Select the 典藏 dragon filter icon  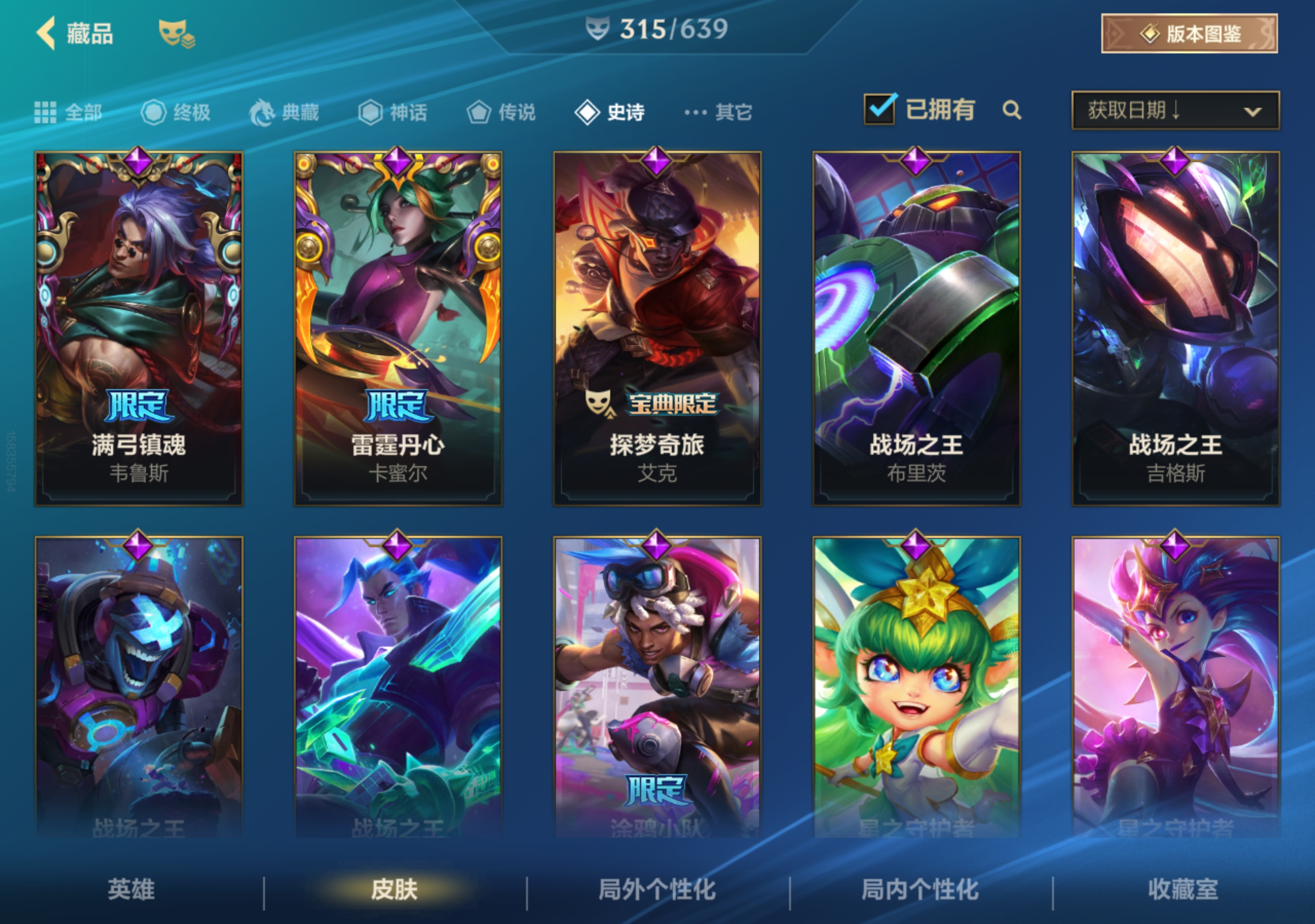pyautogui.click(x=263, y=112)
